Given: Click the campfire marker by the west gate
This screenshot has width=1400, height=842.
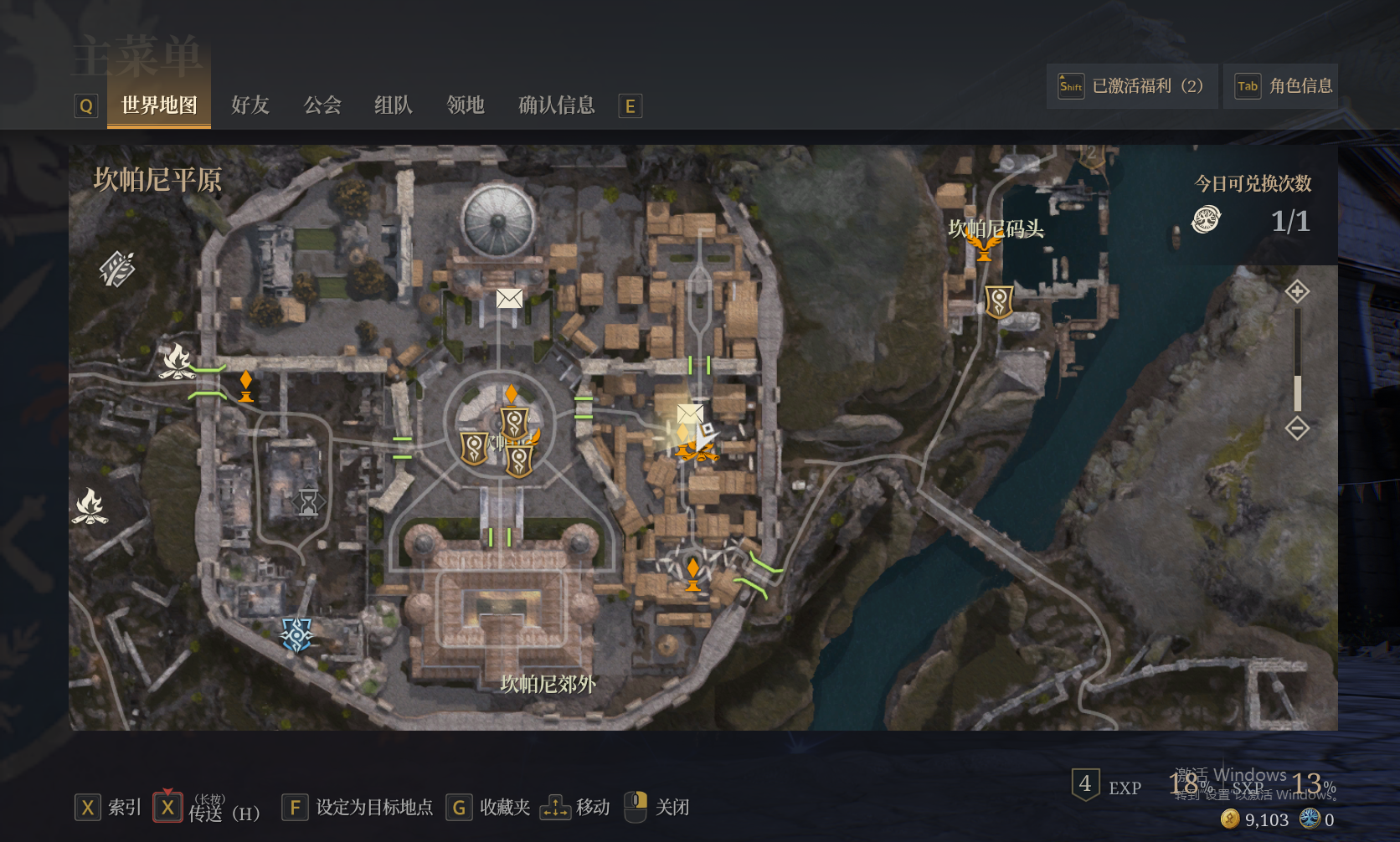Looking at the screenshot, I should click(x=177, y=362).
